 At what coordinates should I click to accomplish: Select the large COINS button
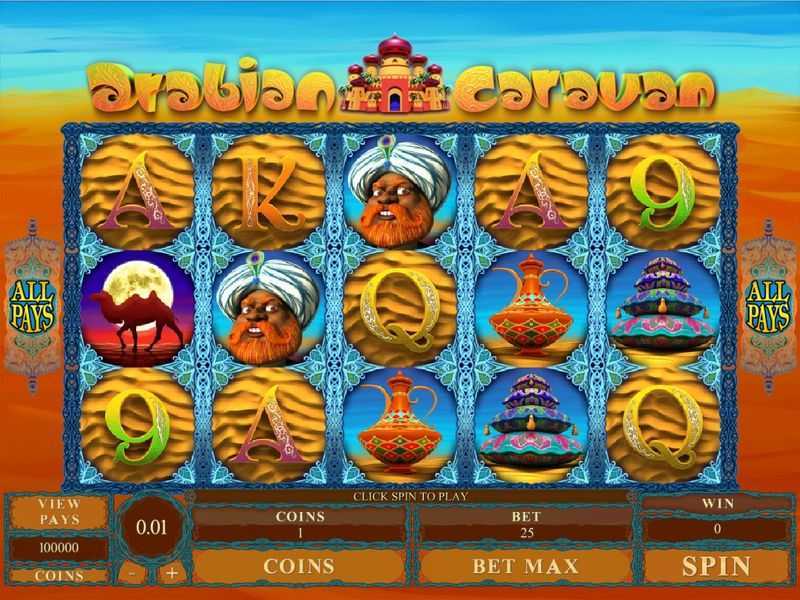[x=299, y=566]
